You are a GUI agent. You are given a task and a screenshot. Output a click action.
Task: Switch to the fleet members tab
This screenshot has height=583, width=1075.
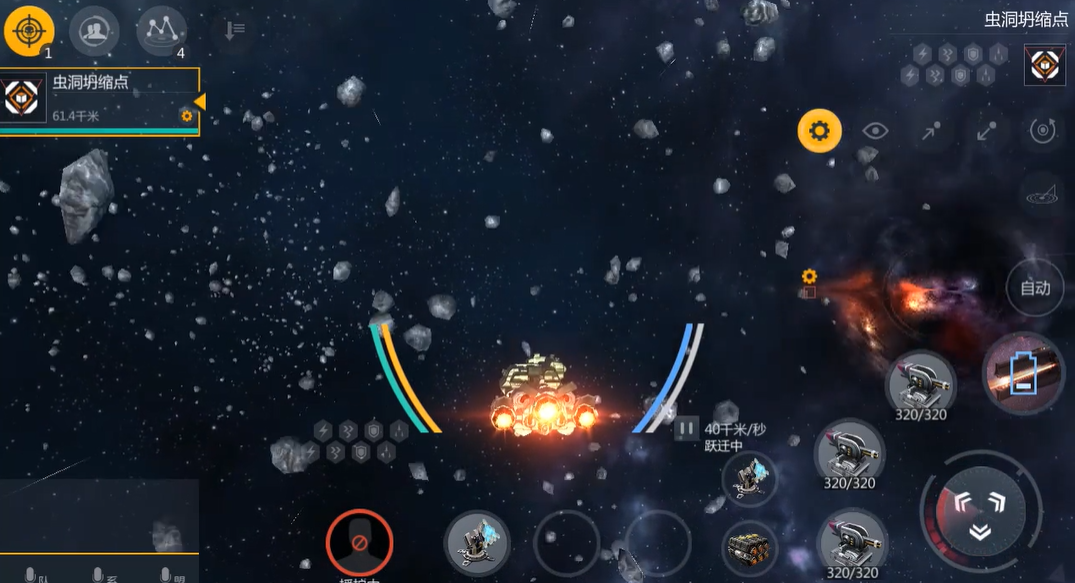pos(94,31)
